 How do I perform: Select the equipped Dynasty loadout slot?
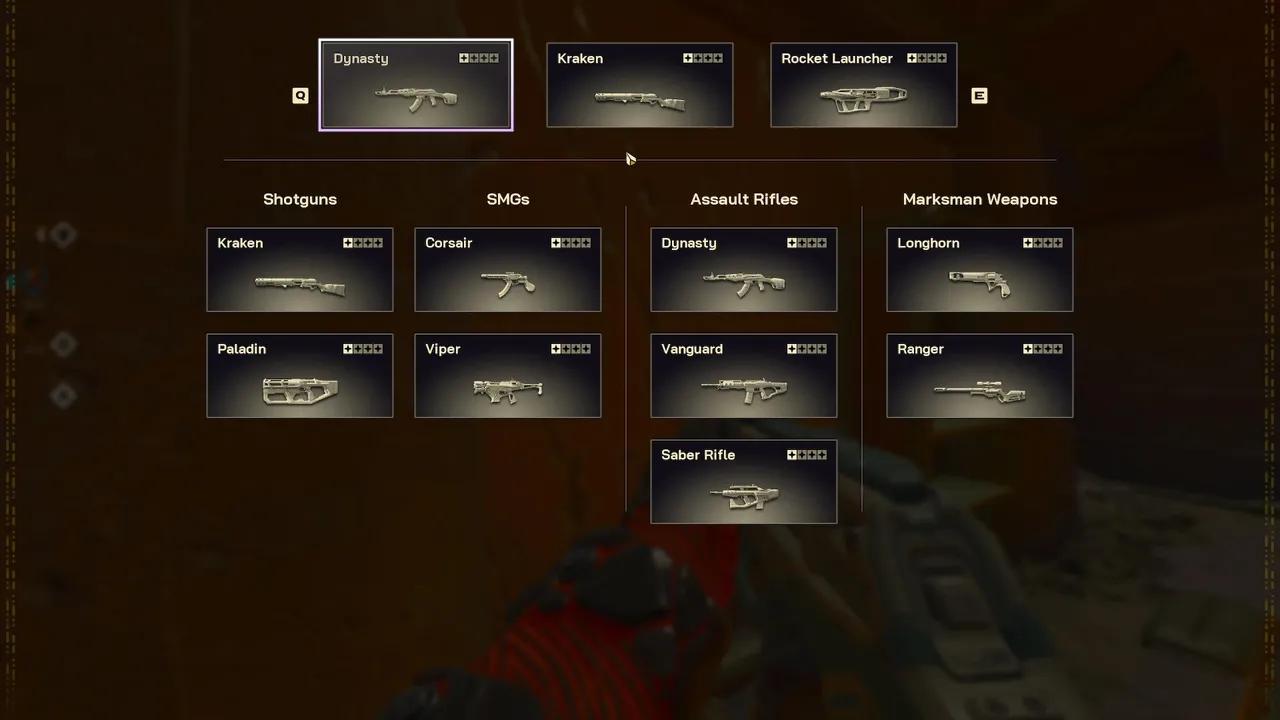pyautogui.click(x=415, y=86)
